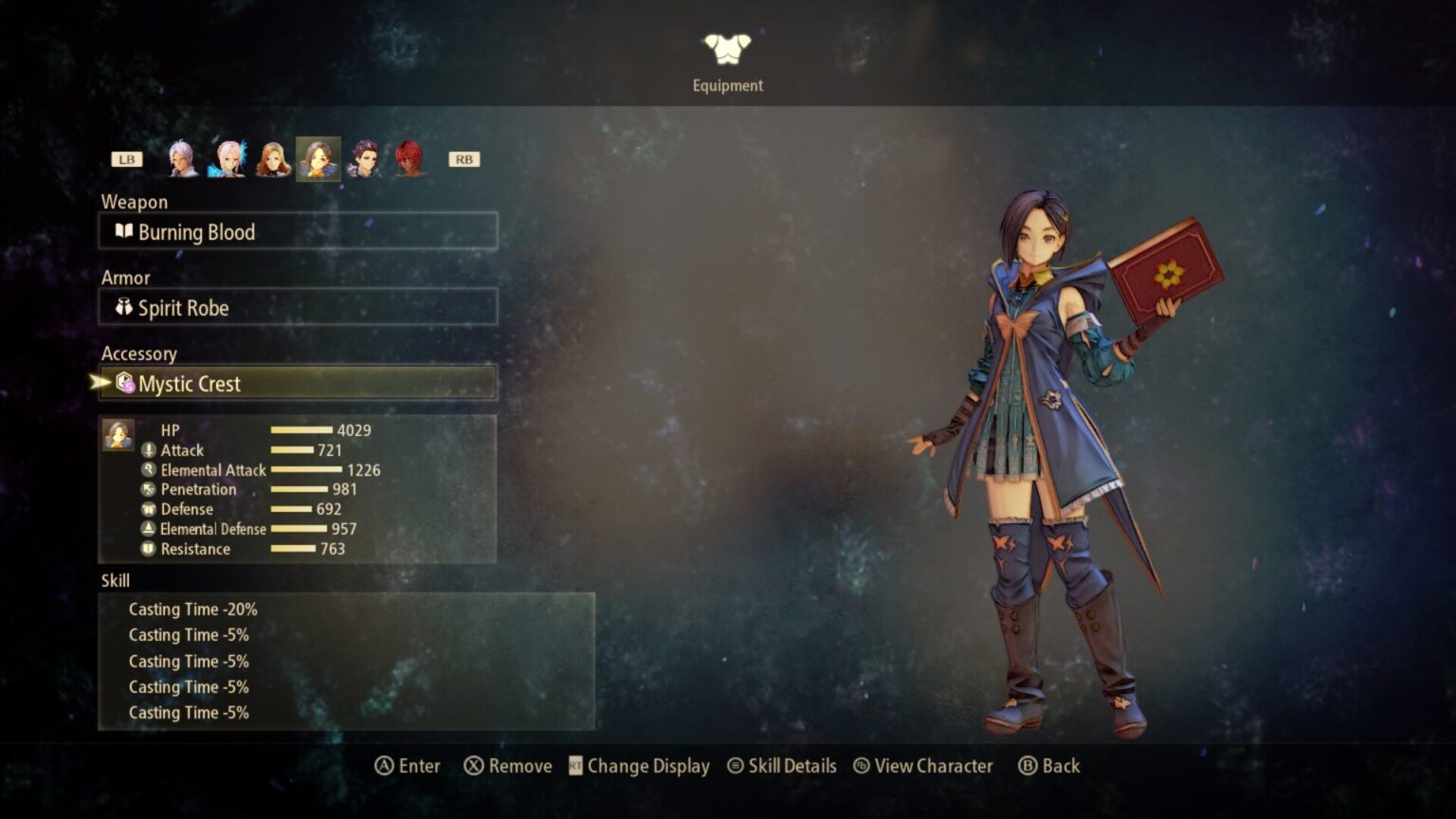Switch to the purple-haired character portrait
Viewport: 1456px width, 819px height.
coord(364,158)
